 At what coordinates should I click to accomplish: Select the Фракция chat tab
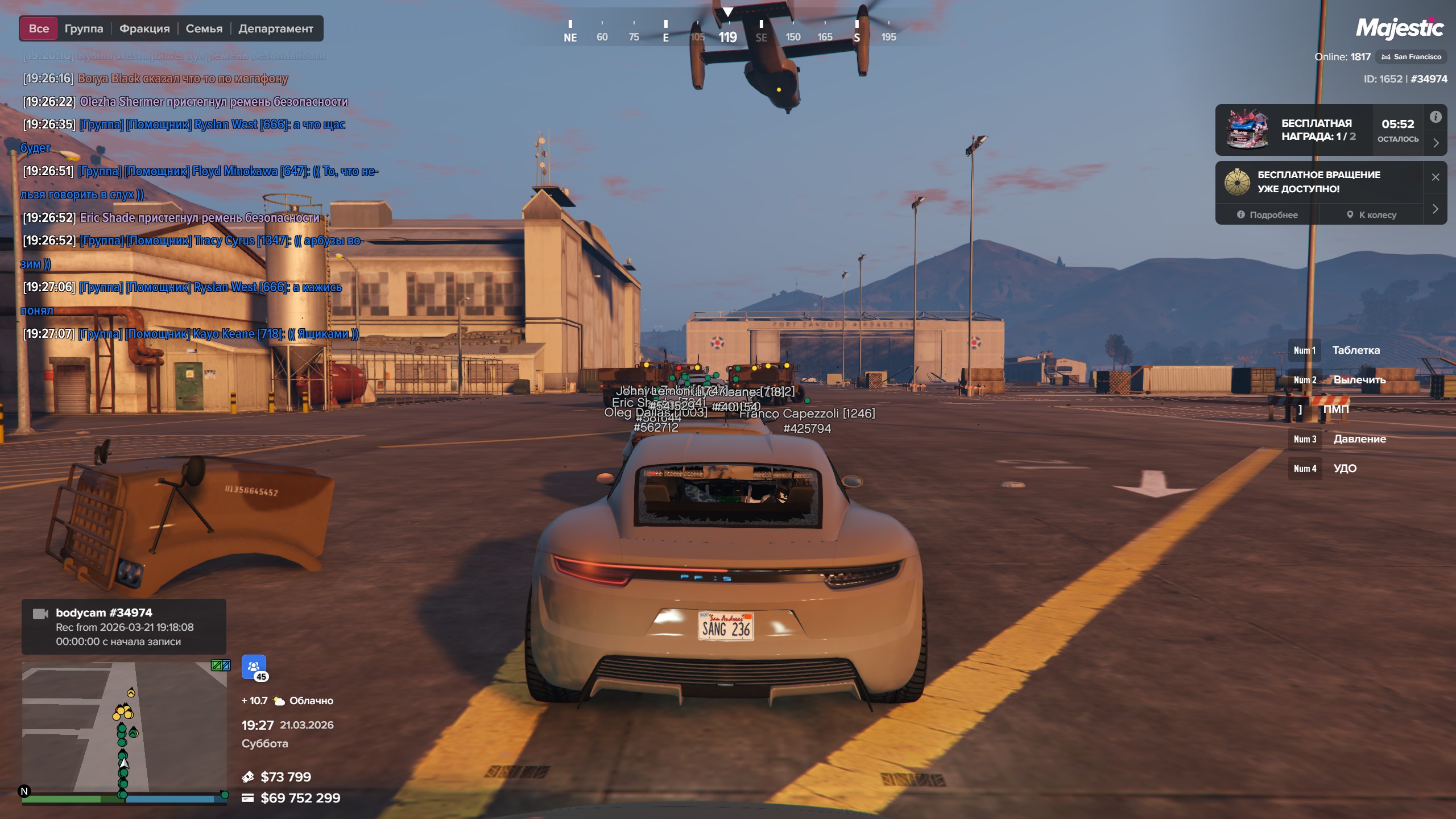pyautogui.click(x=144, y=28)
